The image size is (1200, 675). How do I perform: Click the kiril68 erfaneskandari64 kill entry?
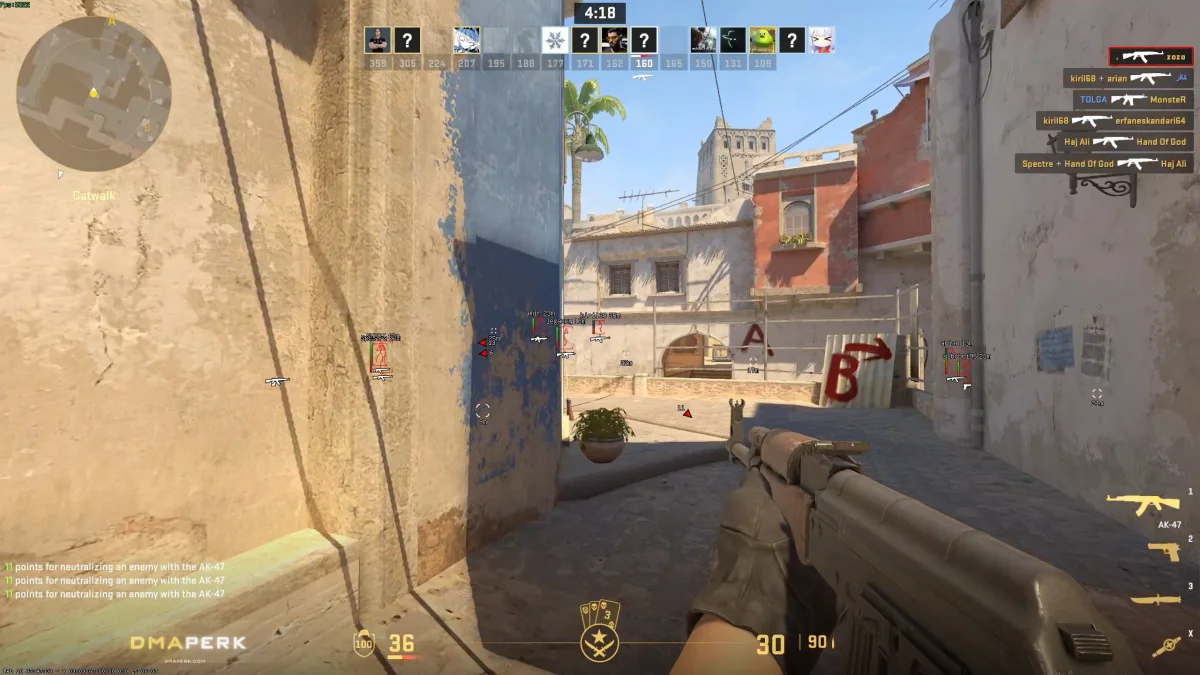[1114, 121]
